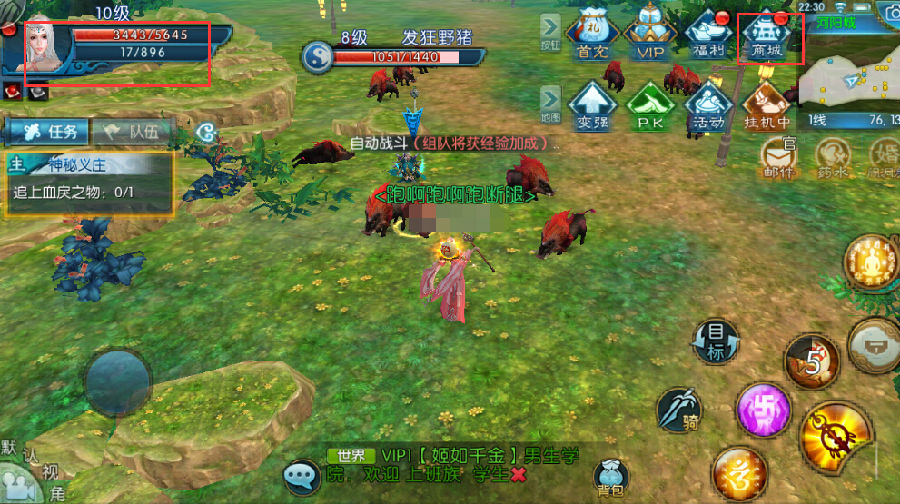Open the 邮件 mail envelope
This screenshot has height=504, width=900.
(780, 157)
